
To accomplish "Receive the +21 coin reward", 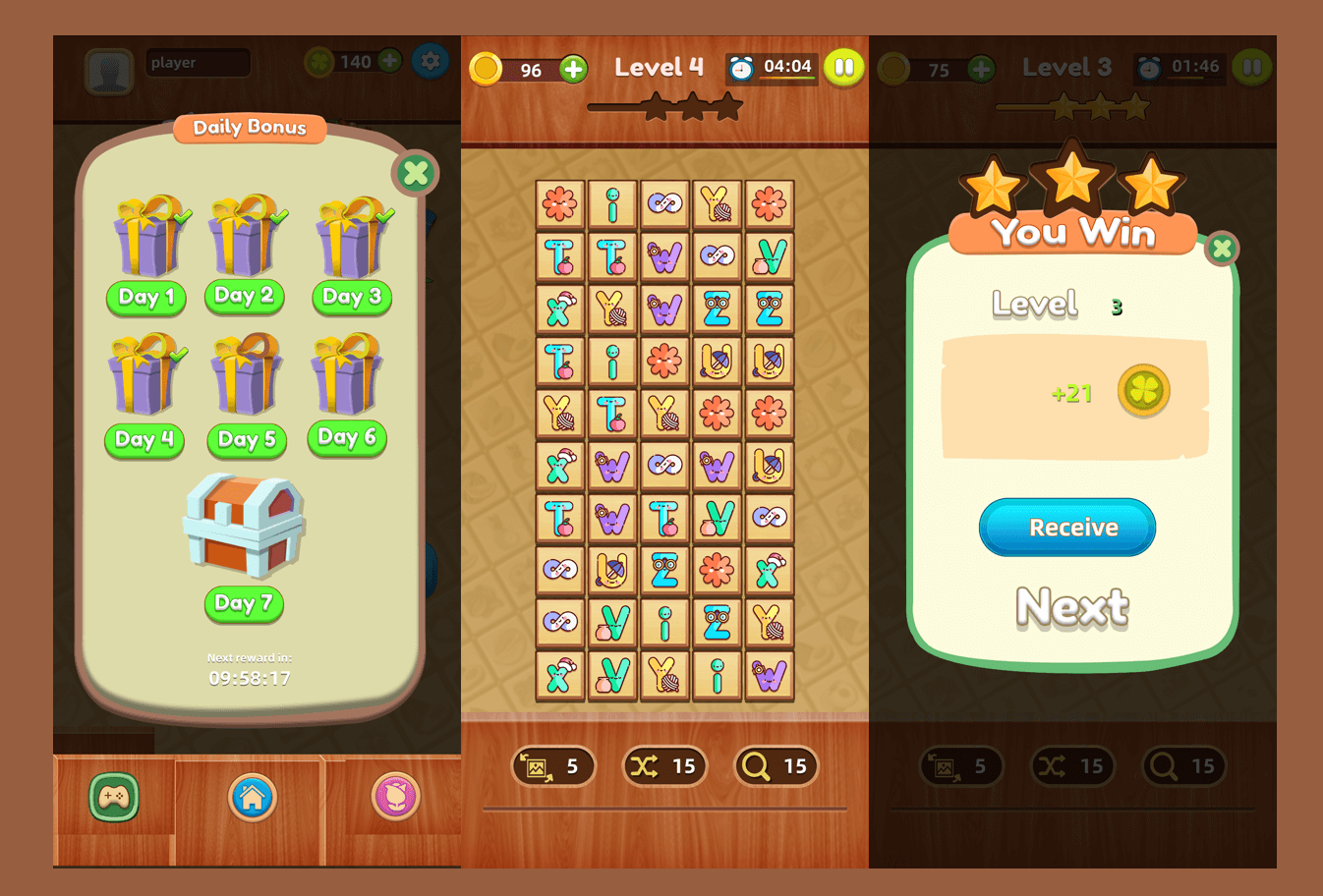I will 1067,528.
